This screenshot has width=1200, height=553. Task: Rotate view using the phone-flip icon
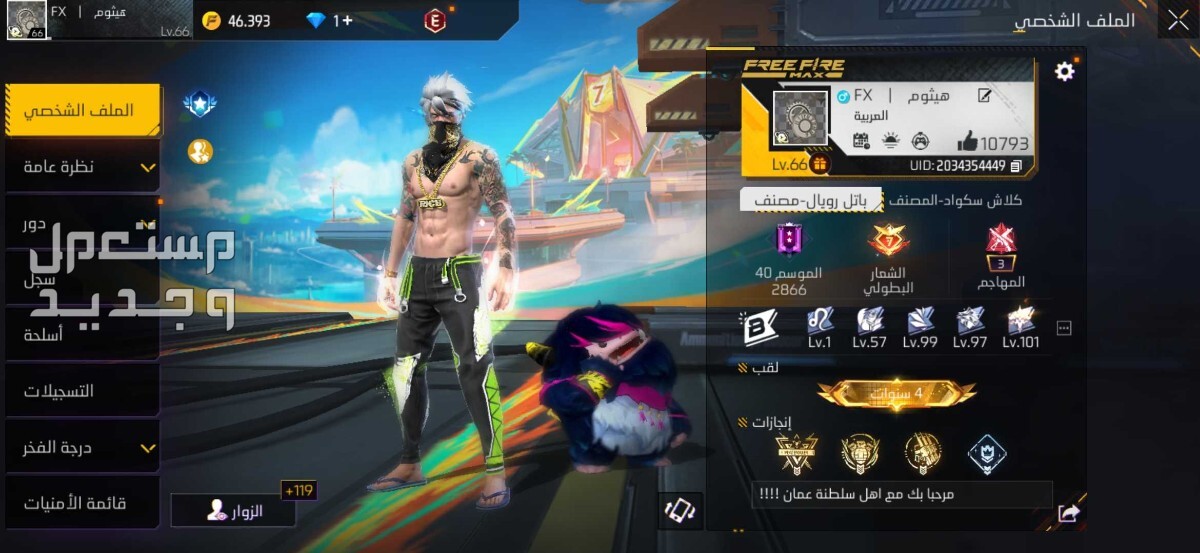point(680,511)
